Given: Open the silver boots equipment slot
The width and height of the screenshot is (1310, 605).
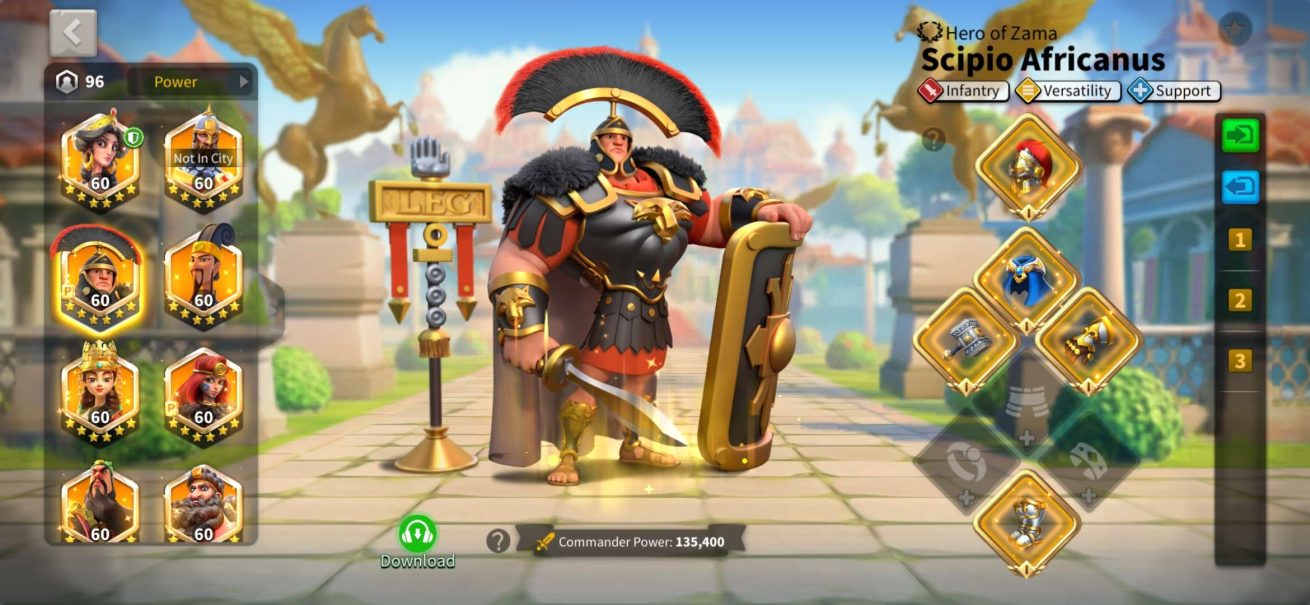Looking at the screenshot, I should point(1027,522).
